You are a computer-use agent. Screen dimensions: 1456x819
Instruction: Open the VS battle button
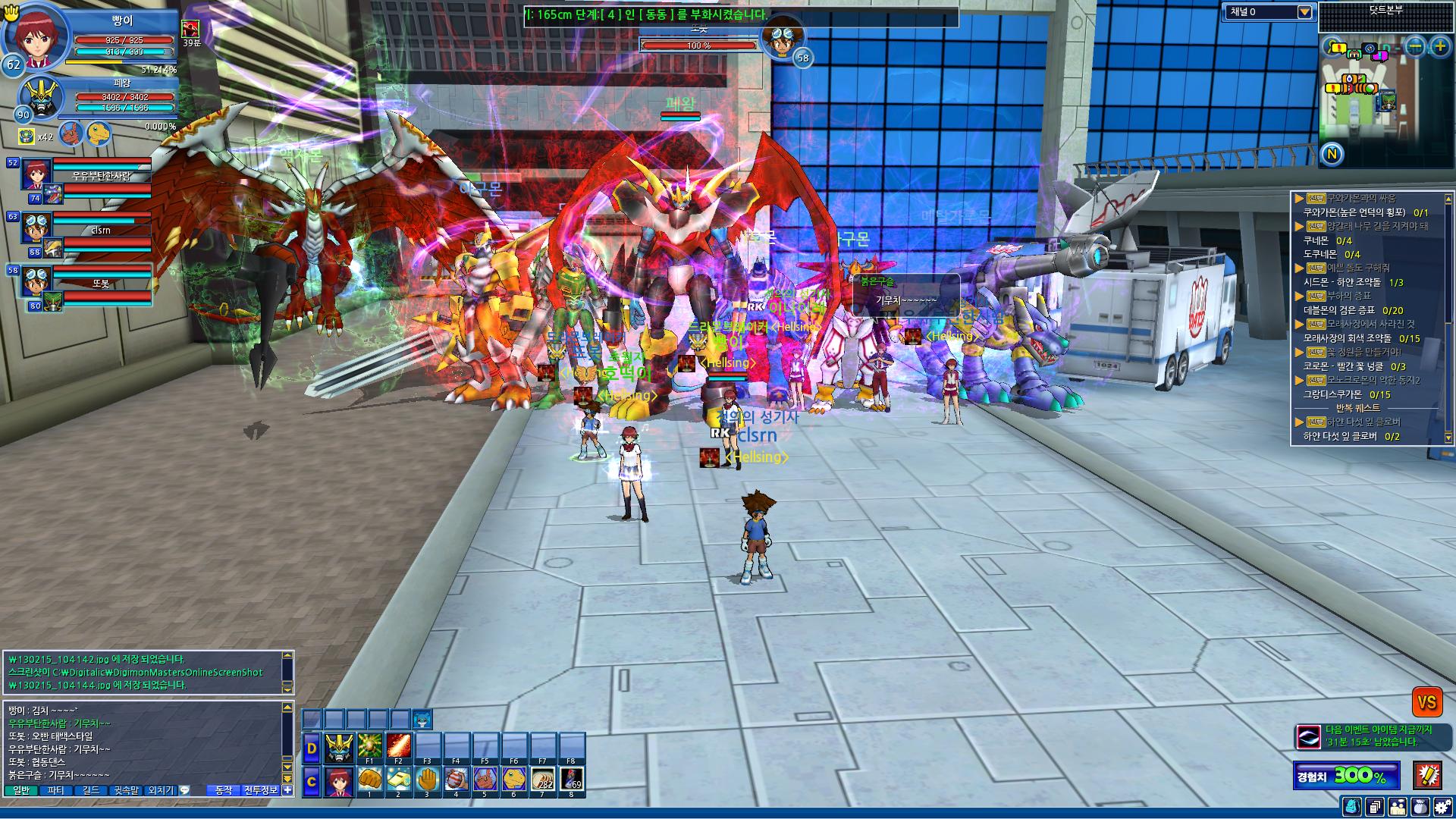tap(1426, 702)
